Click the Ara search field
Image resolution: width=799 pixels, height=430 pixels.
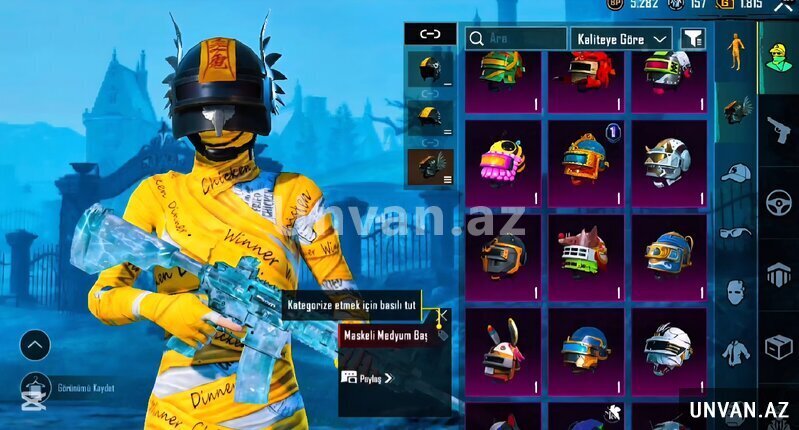tap(515, 38)
